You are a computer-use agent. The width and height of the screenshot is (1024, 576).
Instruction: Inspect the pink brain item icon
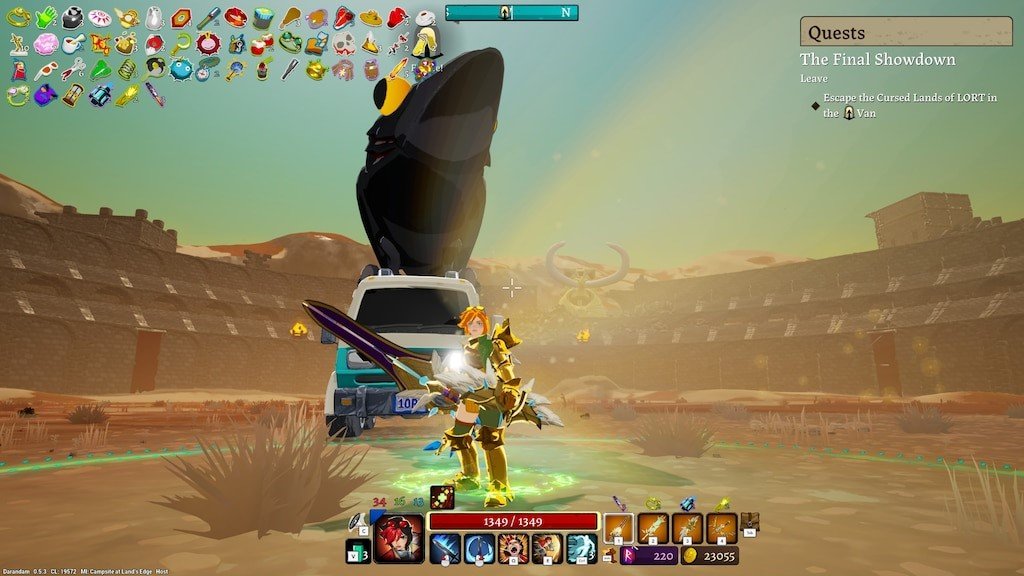pos(46,44)
